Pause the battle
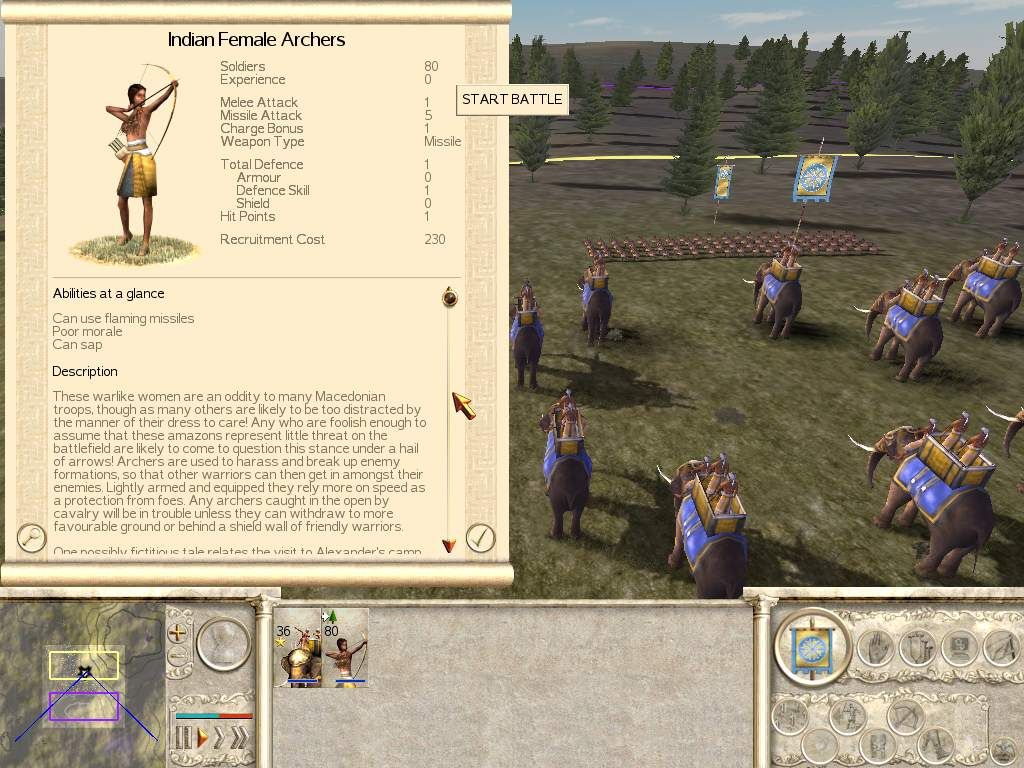Viewport: 1024px width, 768px height. (x=183, y=739)
